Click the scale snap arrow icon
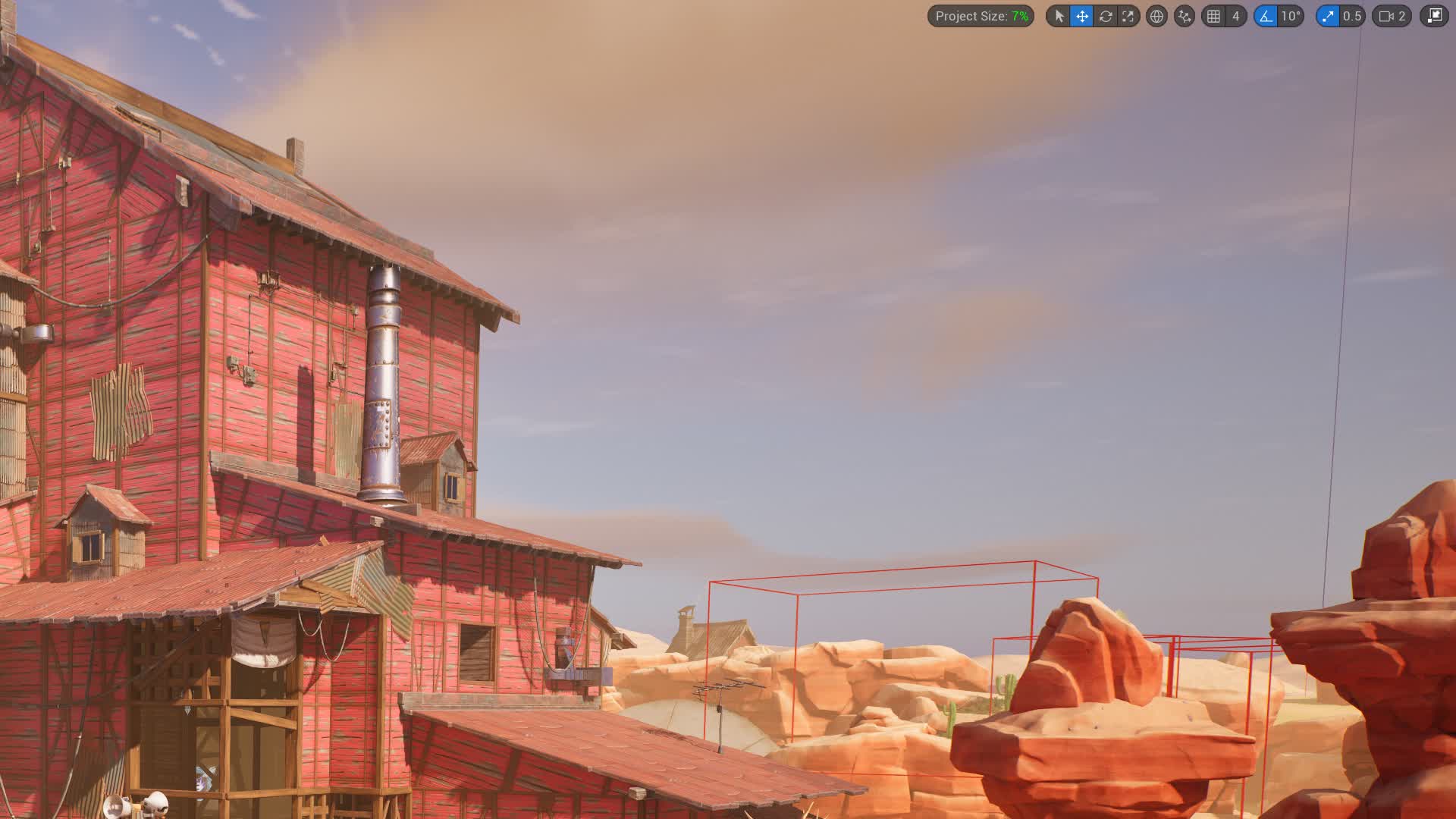 [x=1327, y=16]
